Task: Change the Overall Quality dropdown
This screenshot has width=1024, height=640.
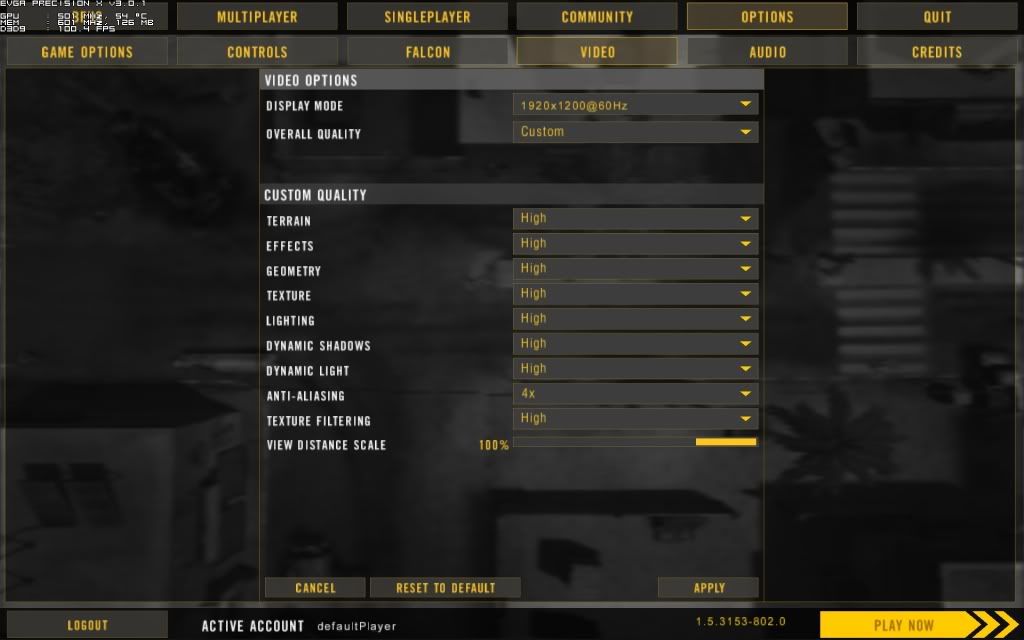Action: point(635,132)
